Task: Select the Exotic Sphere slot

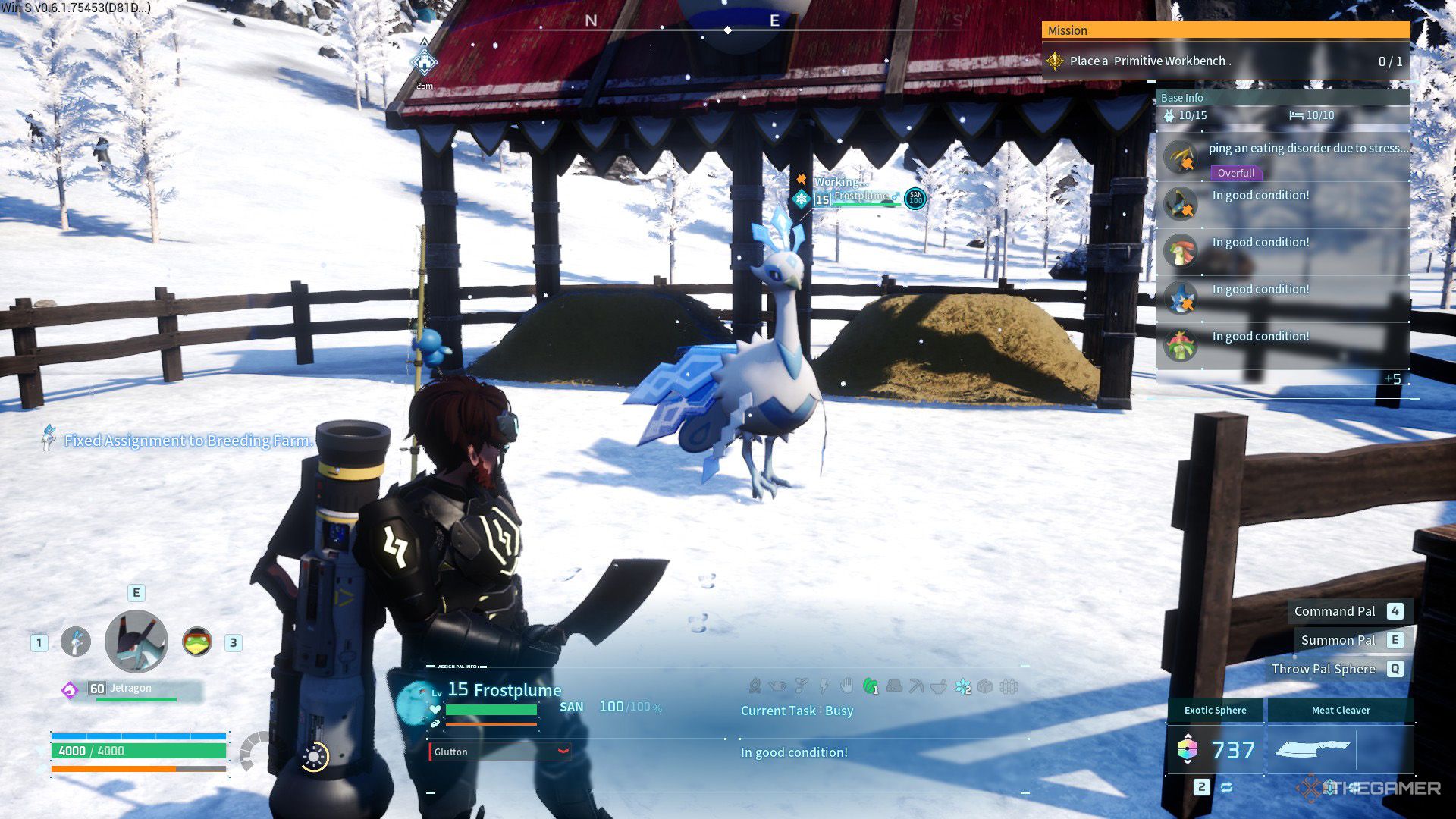Action: [1215, 748]
